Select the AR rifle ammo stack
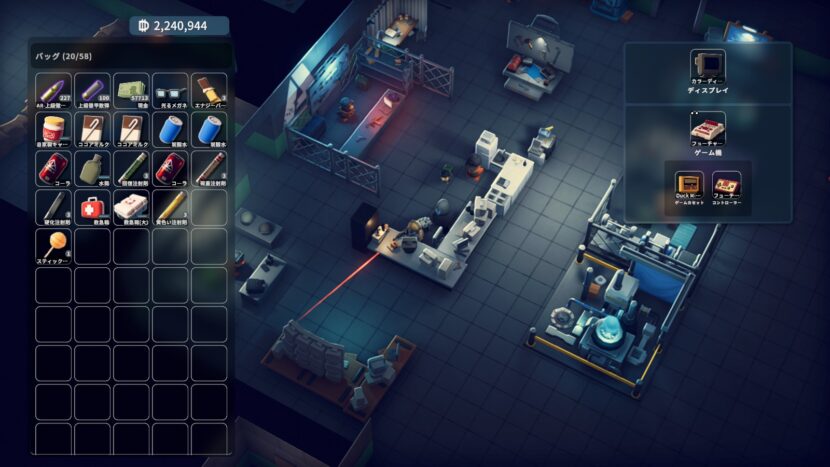 click(x=53, y=90)
